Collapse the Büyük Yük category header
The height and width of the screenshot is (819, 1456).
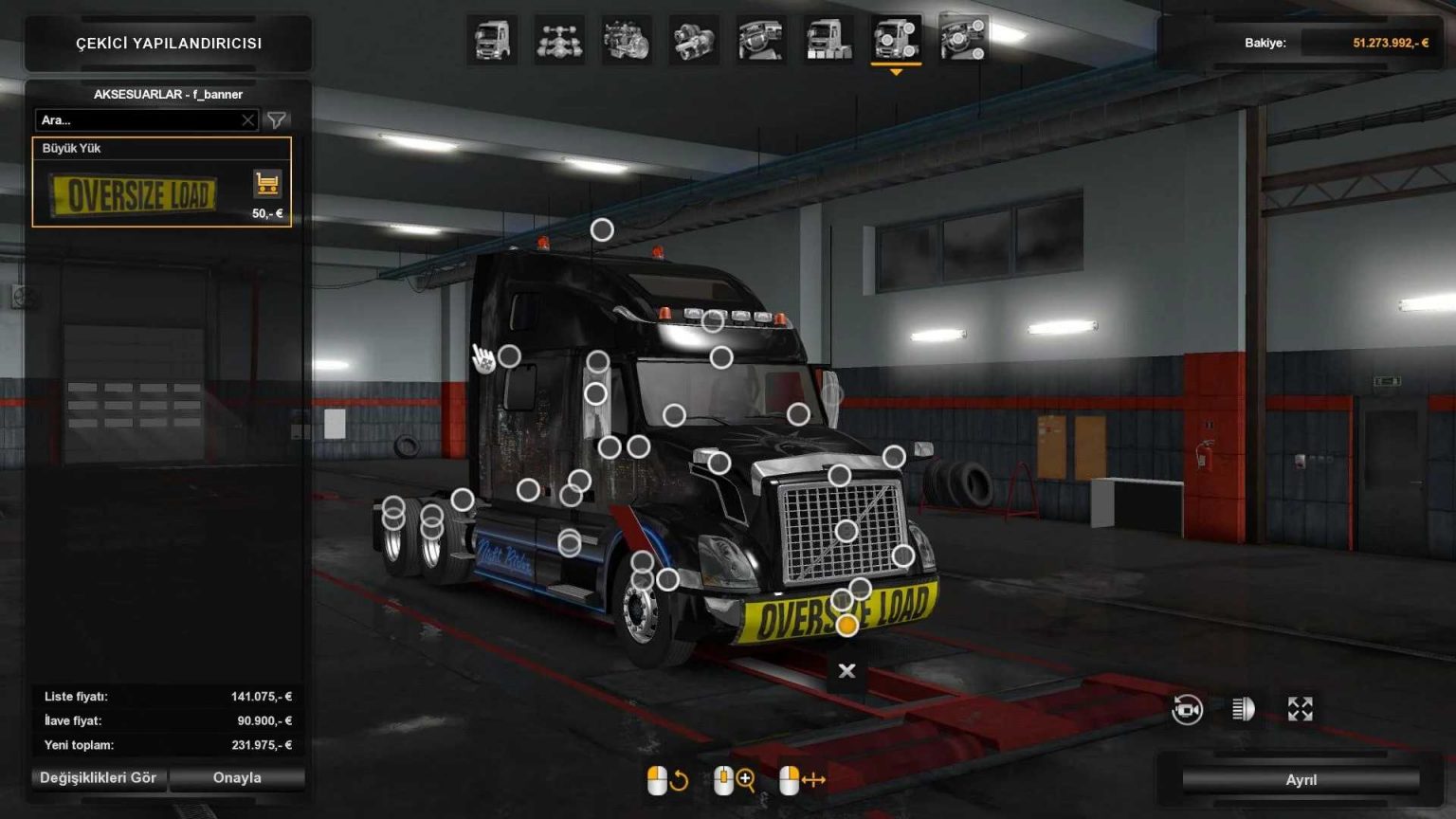point(161,148)
